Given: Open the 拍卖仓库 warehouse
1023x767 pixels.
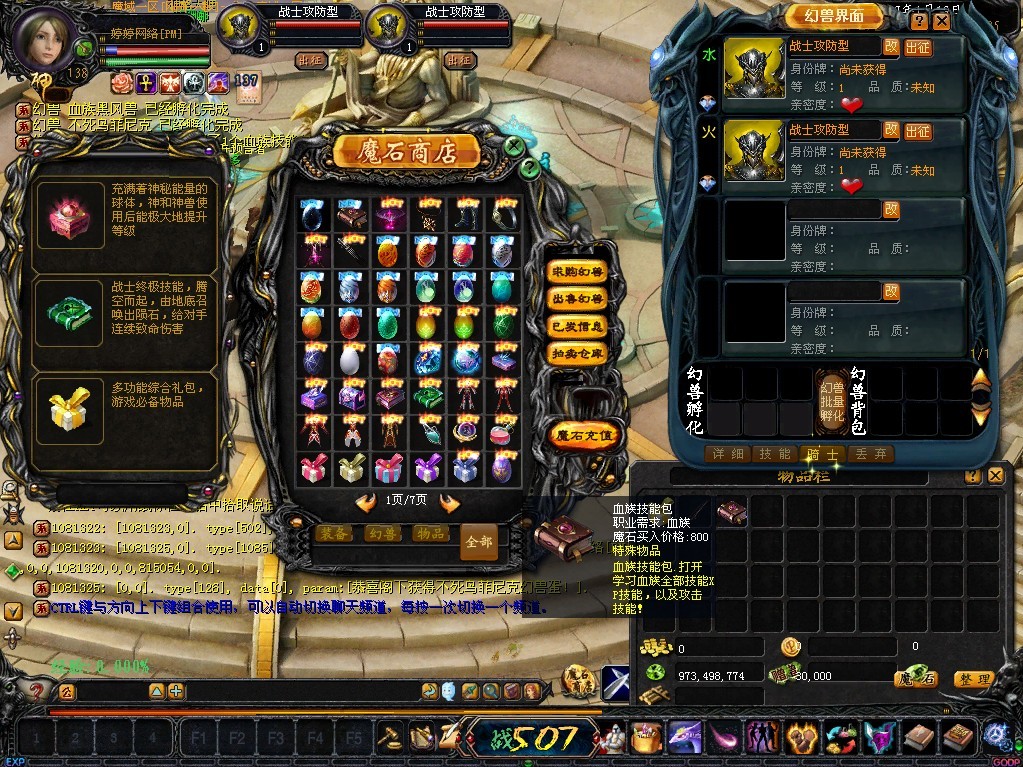Looking at the screenshot, I should (x=578, y=353).
